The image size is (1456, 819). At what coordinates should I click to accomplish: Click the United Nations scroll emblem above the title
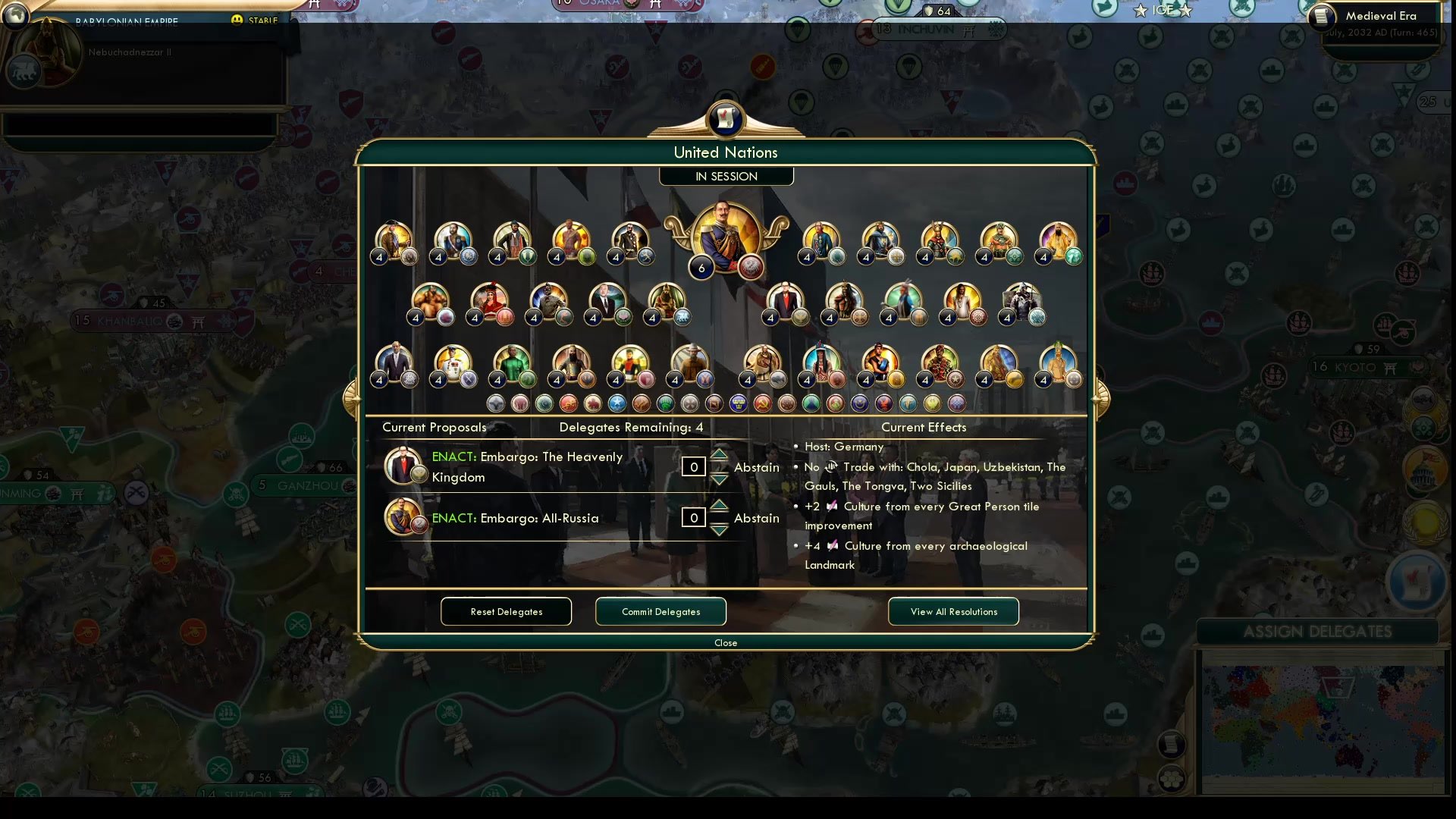coord(726,120)
